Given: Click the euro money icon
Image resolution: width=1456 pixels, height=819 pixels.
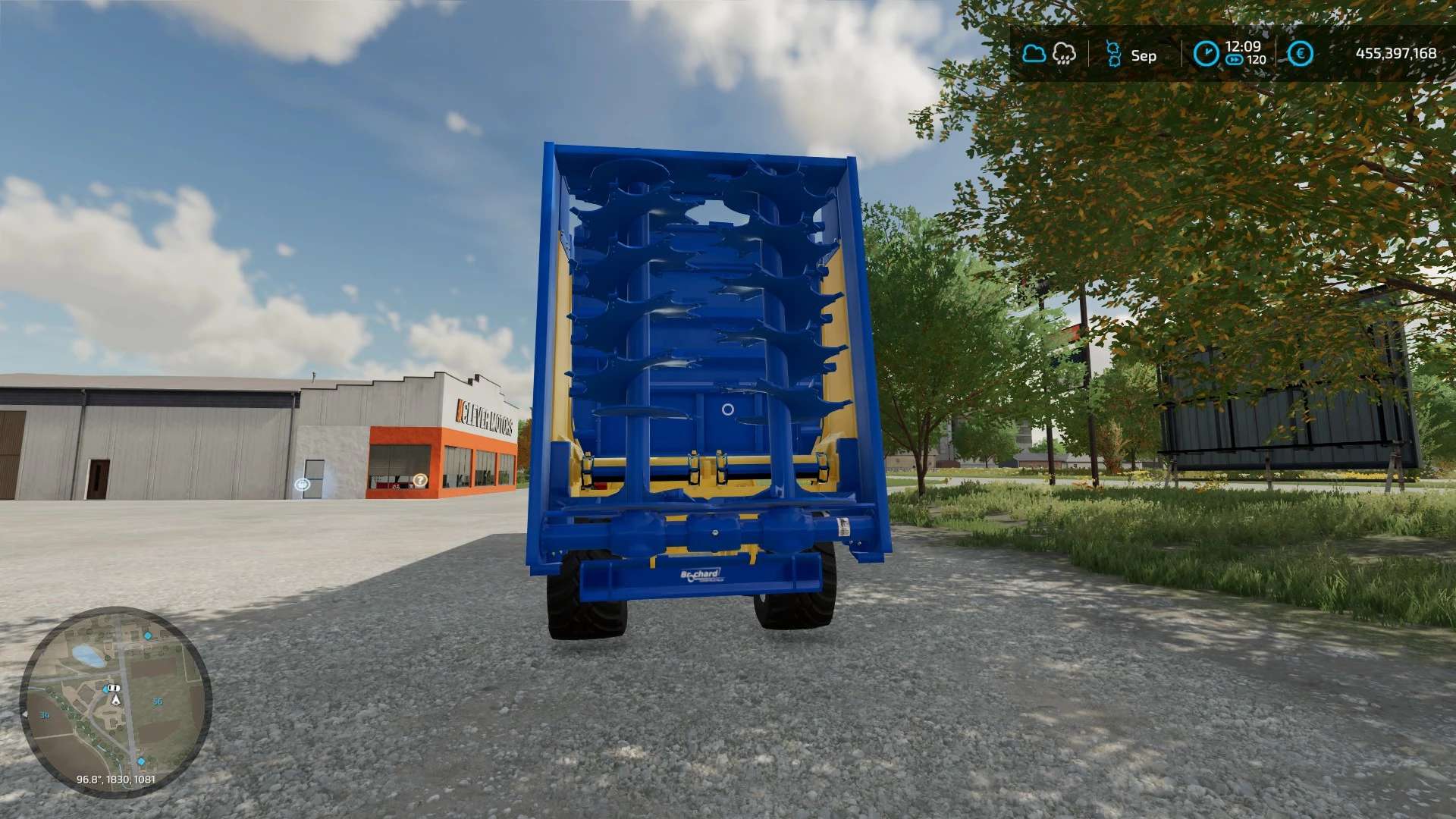Looking at the screenshot, I should (1301, 53).
